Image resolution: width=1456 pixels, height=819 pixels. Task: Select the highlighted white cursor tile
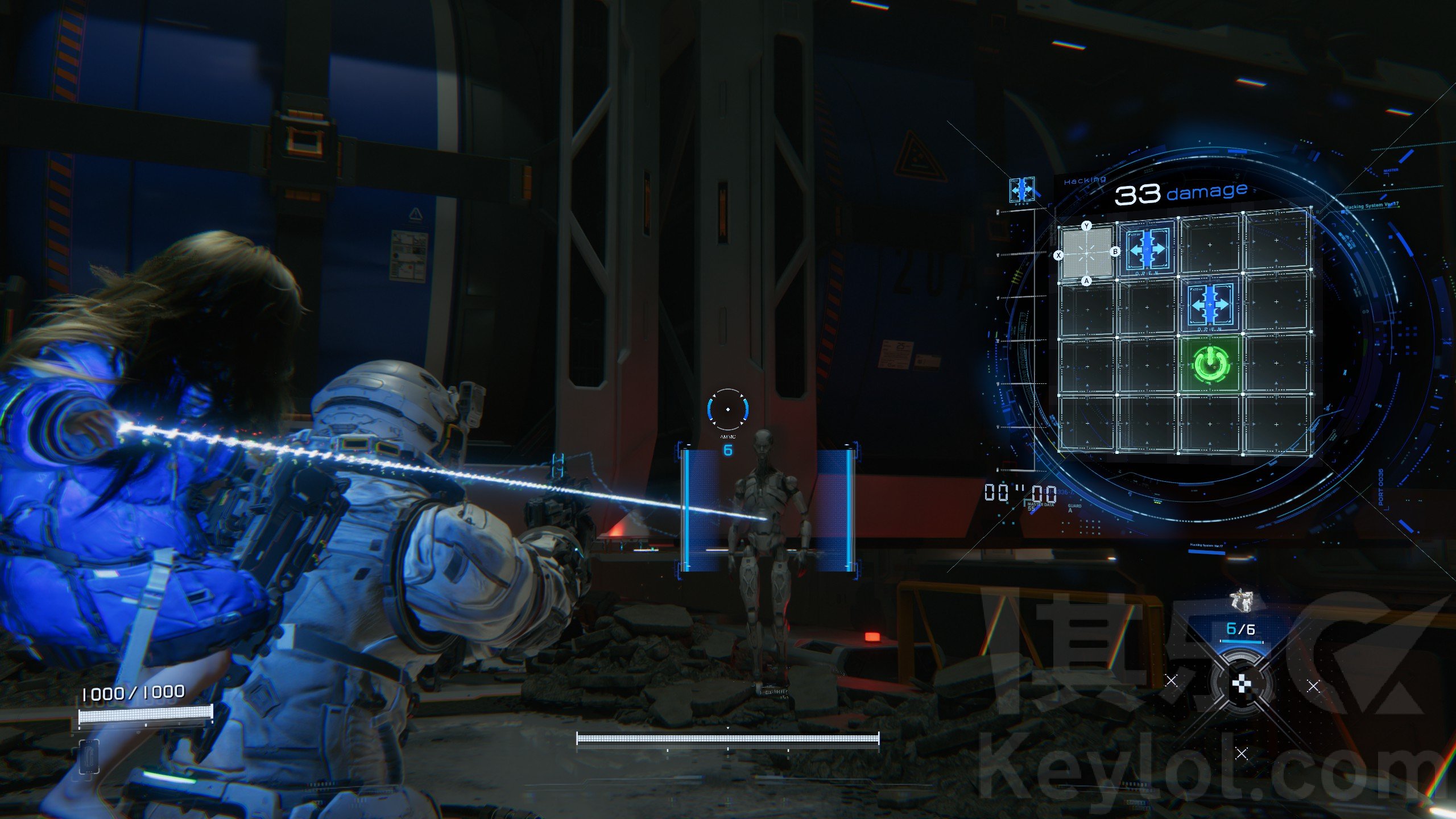[1087, 253]
